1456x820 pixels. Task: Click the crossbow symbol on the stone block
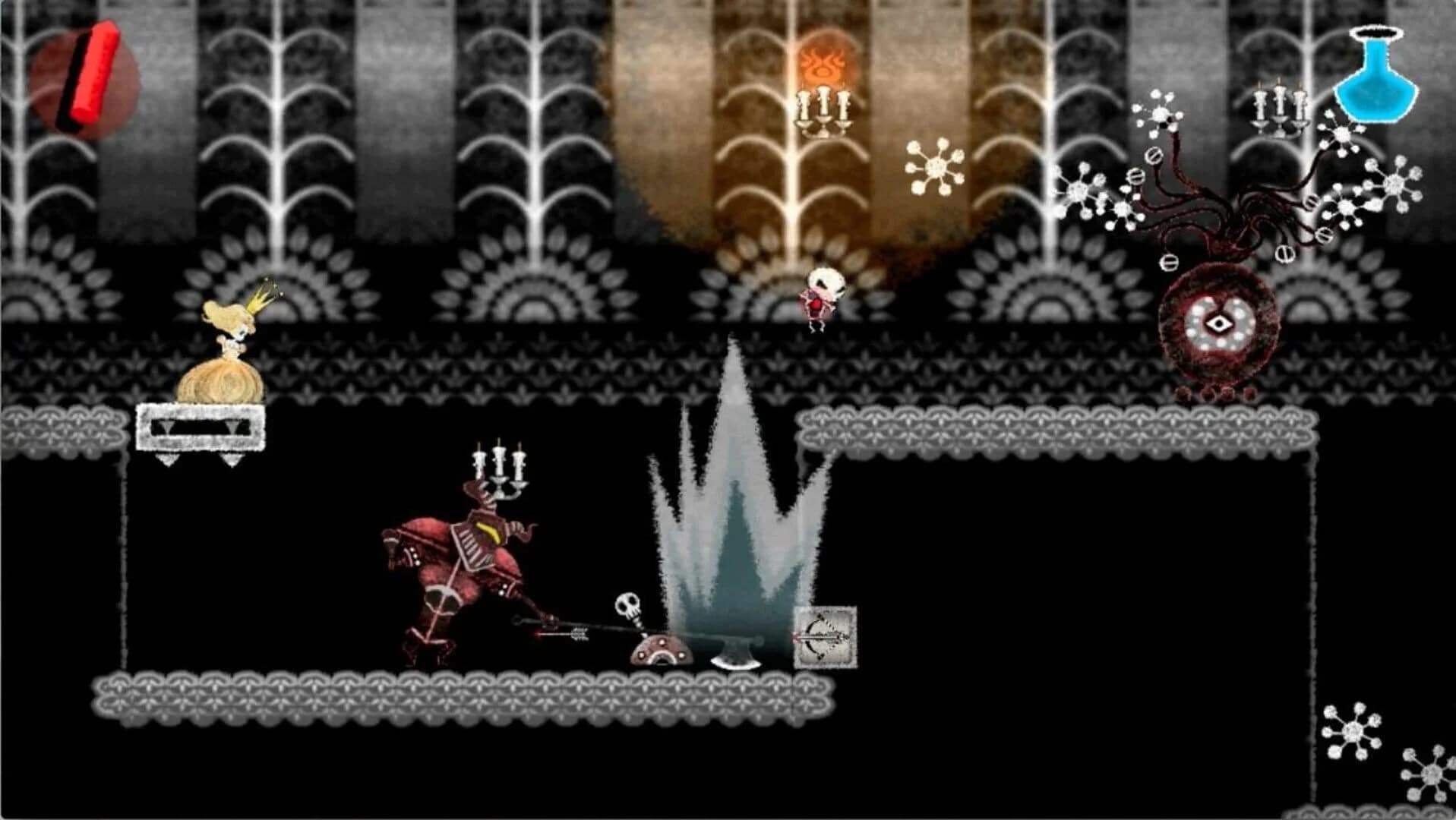pos(824,636)
